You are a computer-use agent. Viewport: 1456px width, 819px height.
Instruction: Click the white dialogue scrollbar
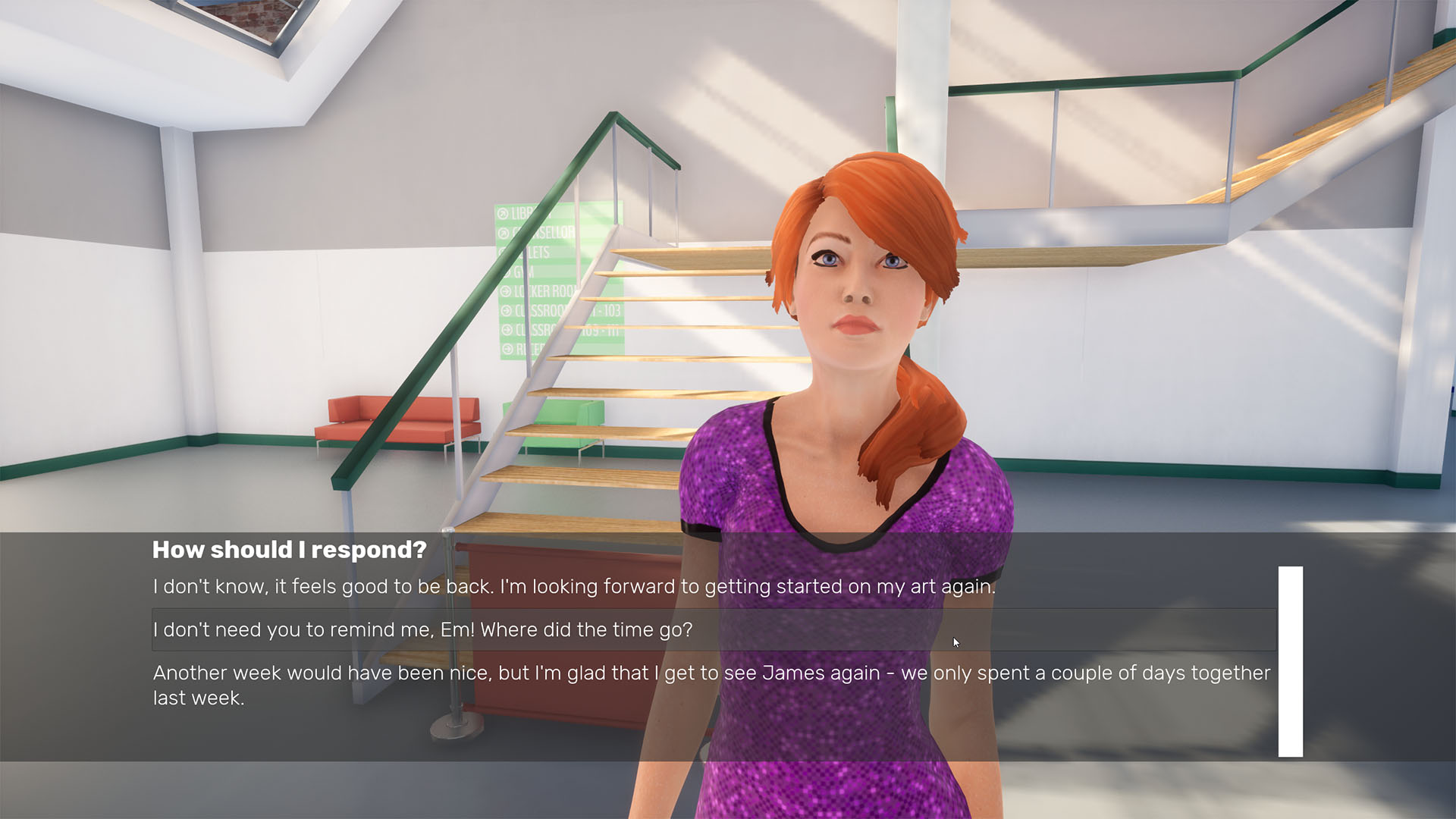click(1290, 661)
